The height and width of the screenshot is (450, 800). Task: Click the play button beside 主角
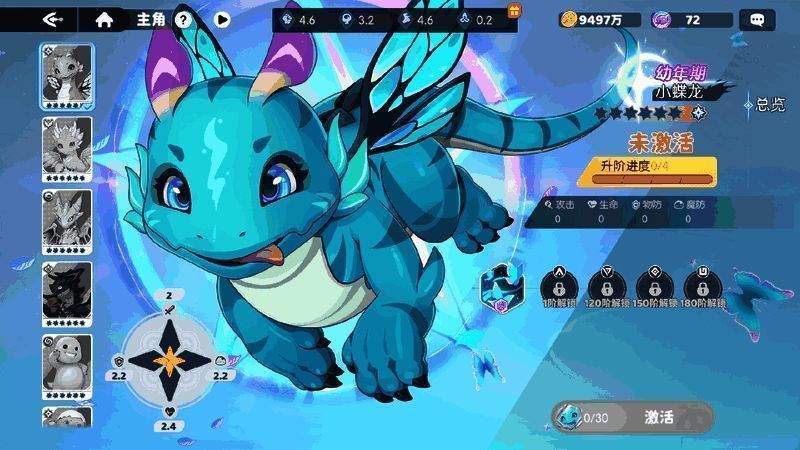222,19
